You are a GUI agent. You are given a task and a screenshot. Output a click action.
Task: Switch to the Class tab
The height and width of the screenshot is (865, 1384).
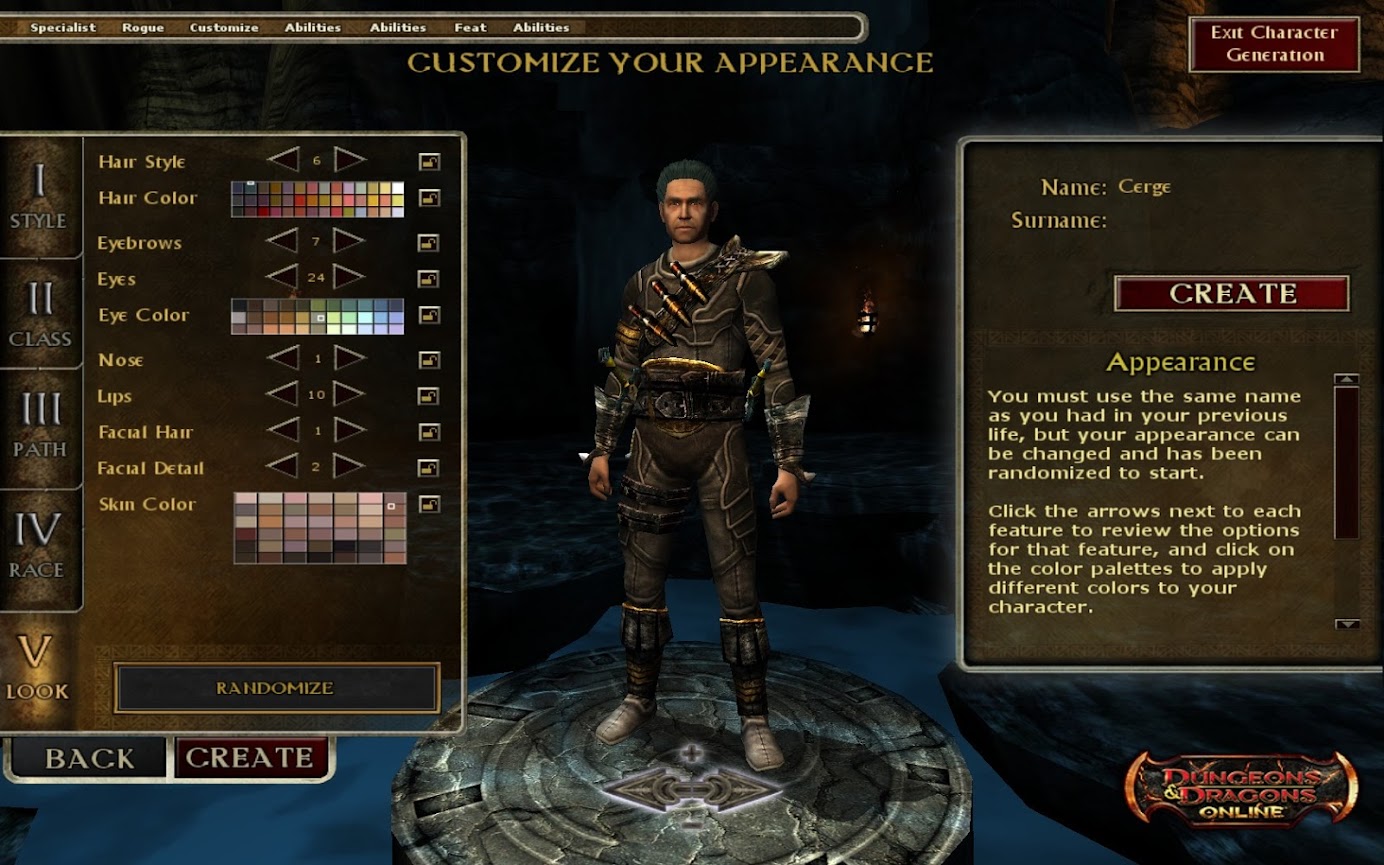click(x=40, y=314)
